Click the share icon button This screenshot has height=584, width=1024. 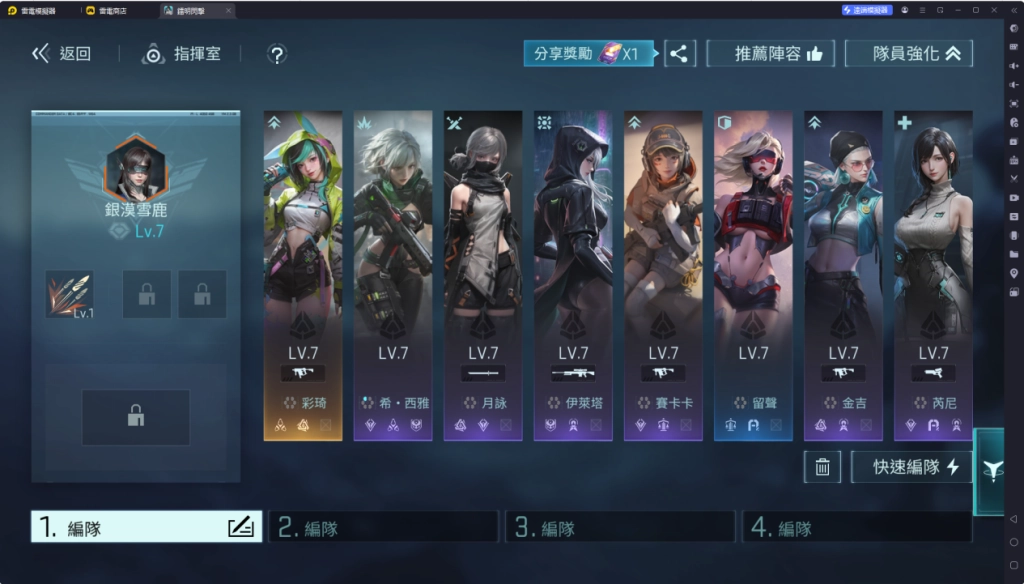pos(679,54)
